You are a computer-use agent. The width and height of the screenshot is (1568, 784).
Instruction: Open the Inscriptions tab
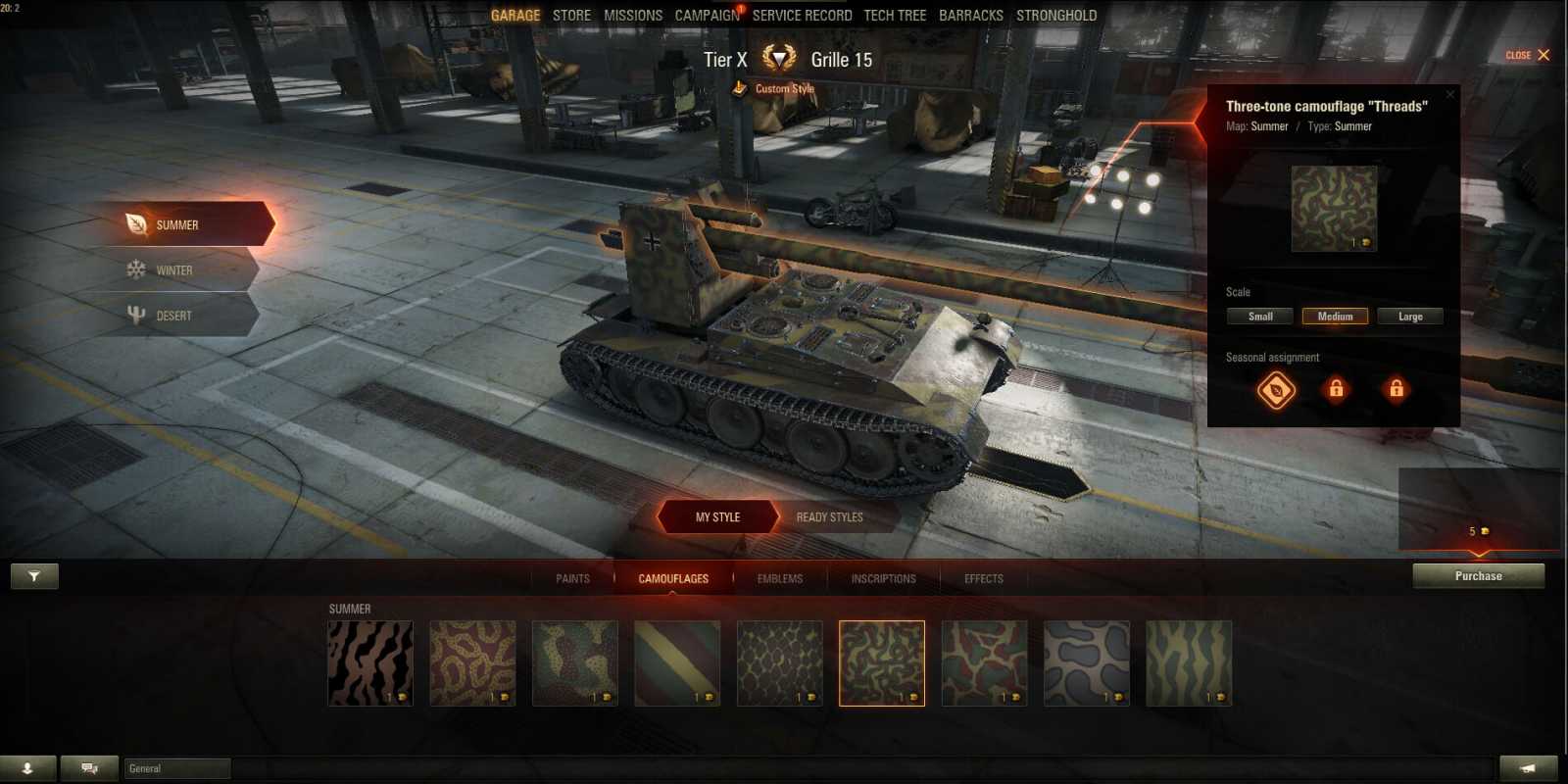(881, 578)
